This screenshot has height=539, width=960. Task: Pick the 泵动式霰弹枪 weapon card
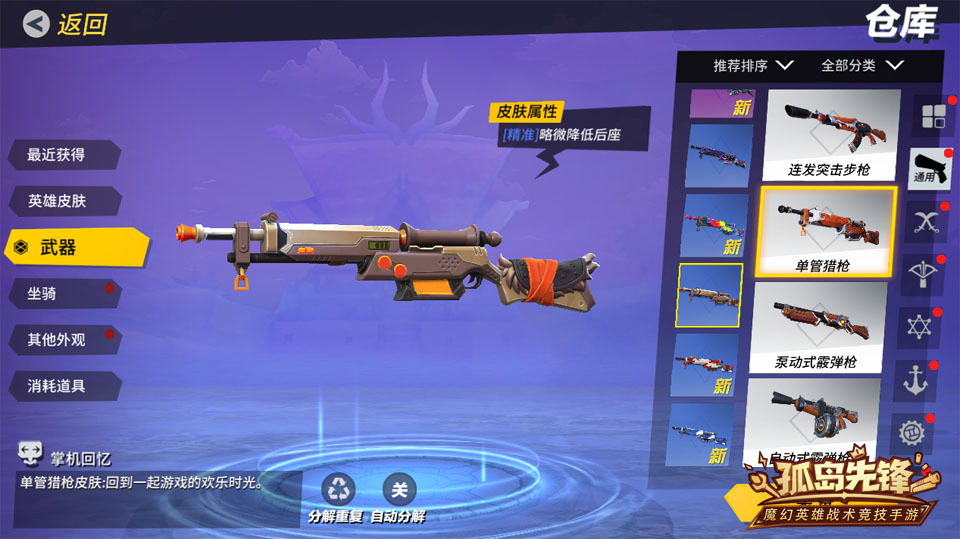pos(829,327)
